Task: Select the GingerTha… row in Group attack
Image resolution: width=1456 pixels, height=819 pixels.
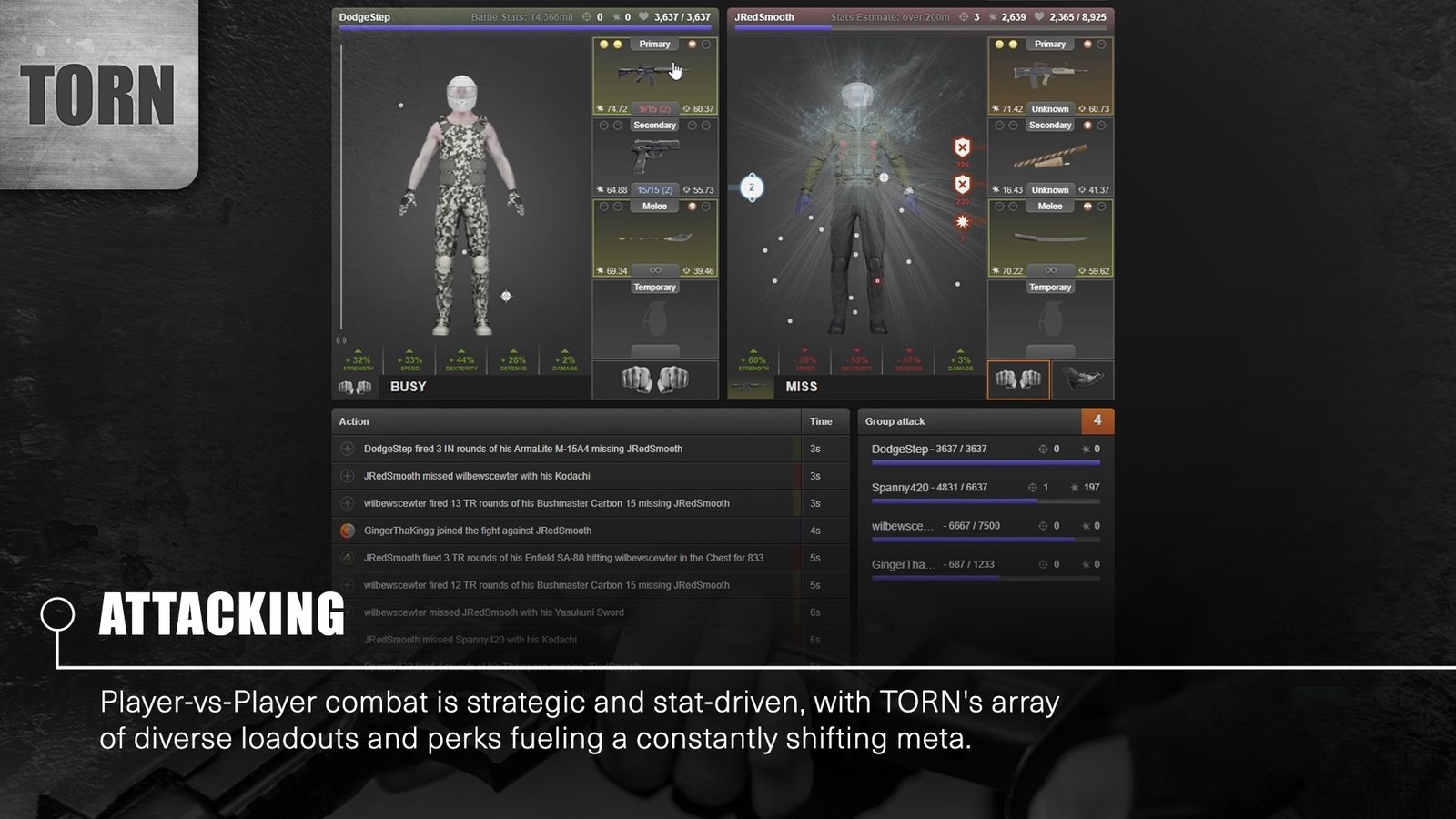Action: (x=928, y=564)
